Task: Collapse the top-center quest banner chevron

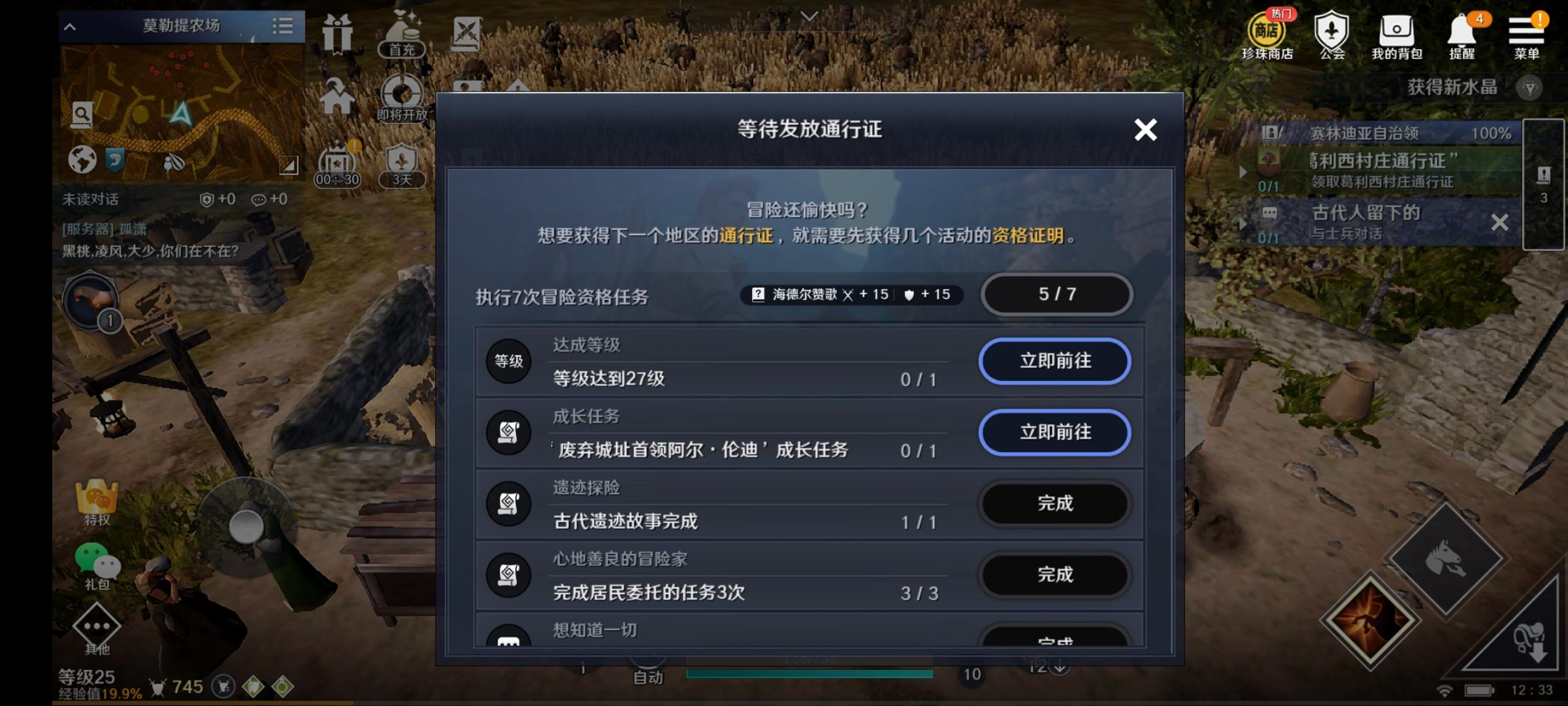Action: click(809, 16)
